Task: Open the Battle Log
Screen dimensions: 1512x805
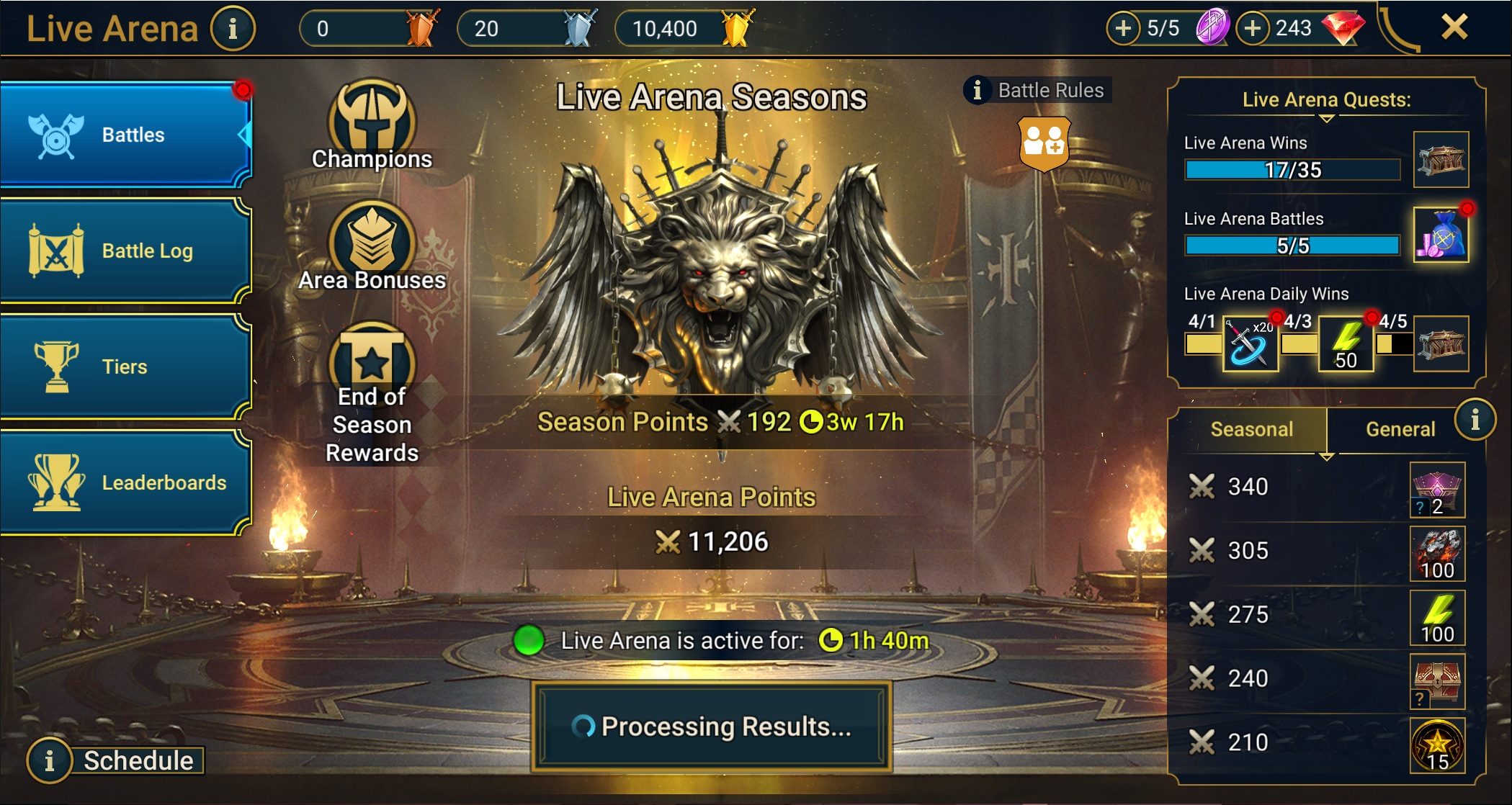Action: pos(126,251)
